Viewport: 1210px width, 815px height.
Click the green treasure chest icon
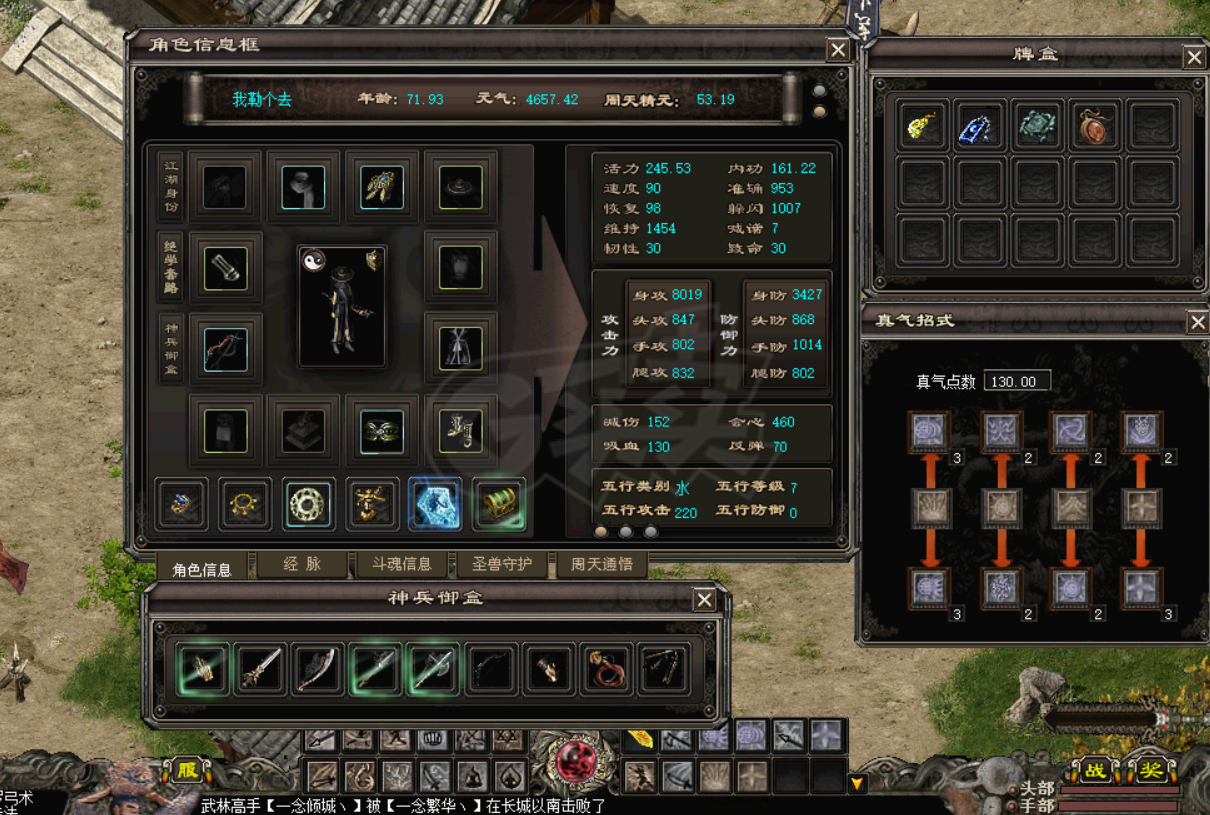[498, 504]
